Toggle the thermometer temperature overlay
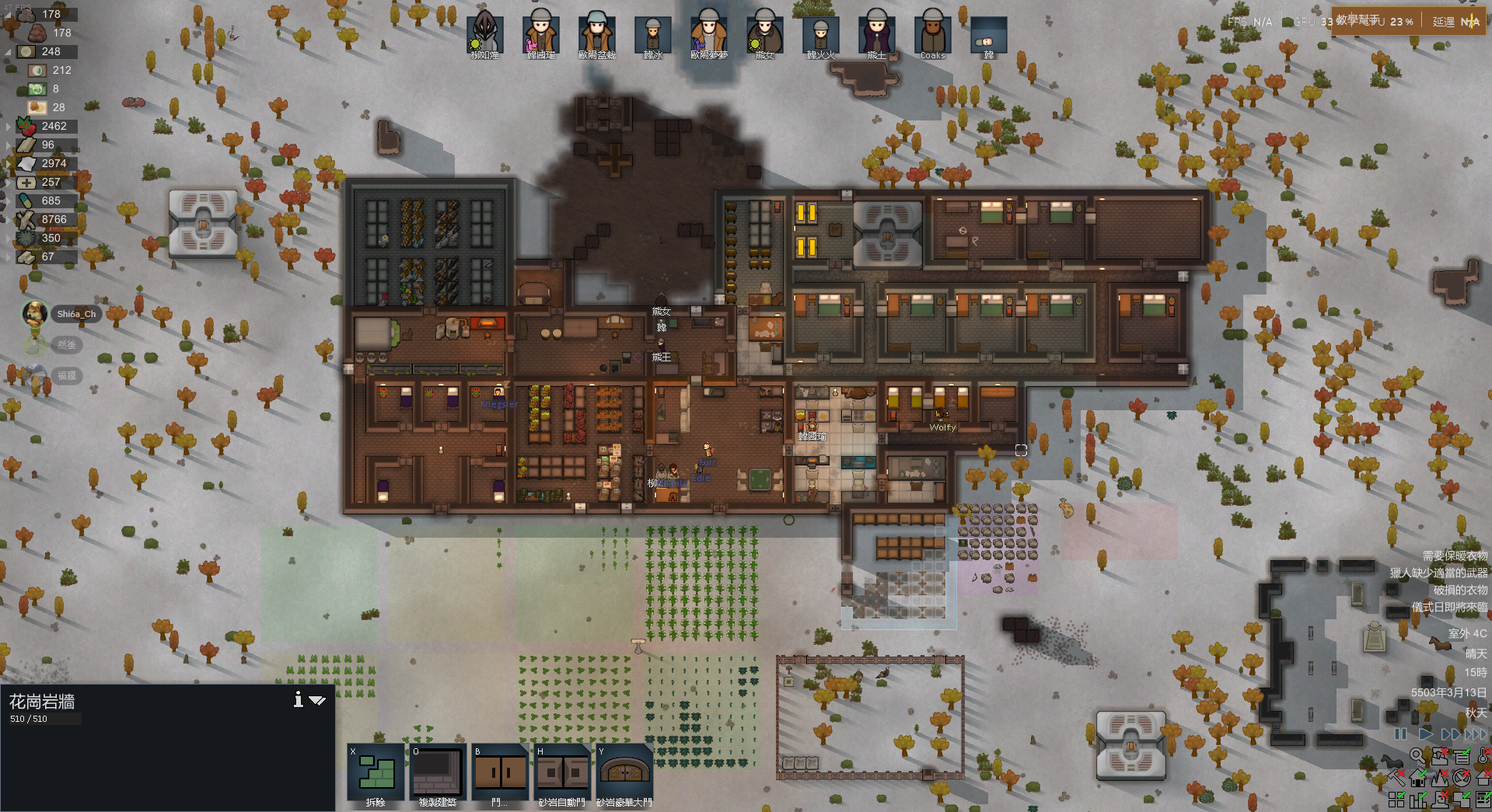The width and height of the screenshot is (1492, 812). (1483, 755)
